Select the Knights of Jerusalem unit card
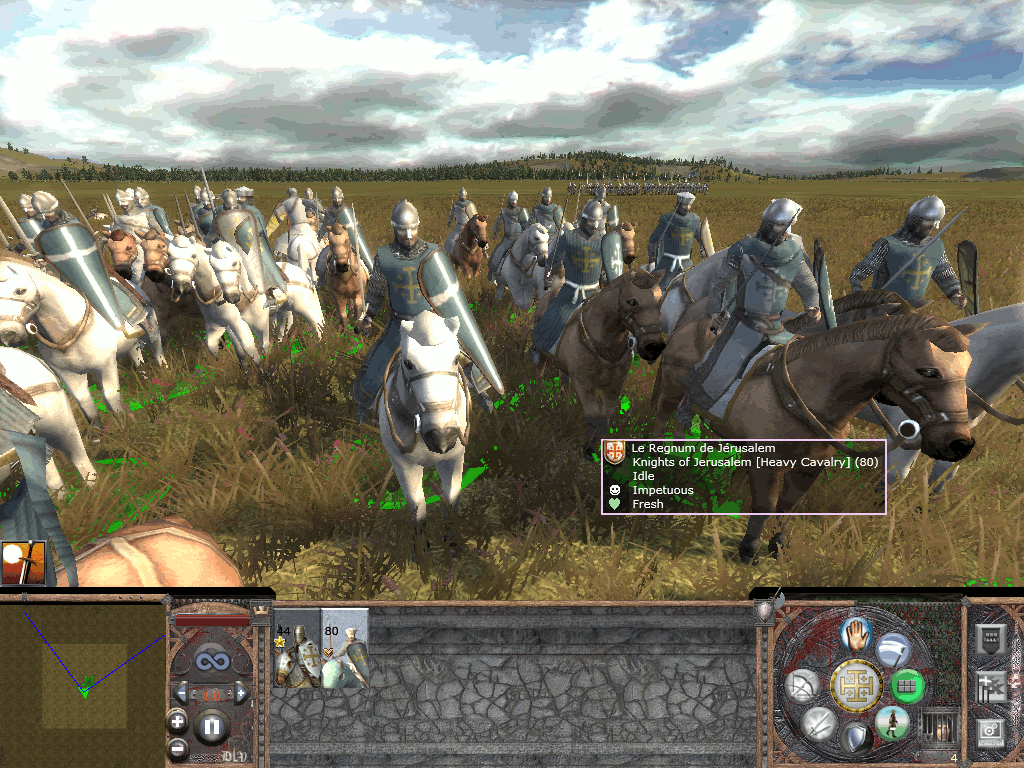 click(345, 655)
